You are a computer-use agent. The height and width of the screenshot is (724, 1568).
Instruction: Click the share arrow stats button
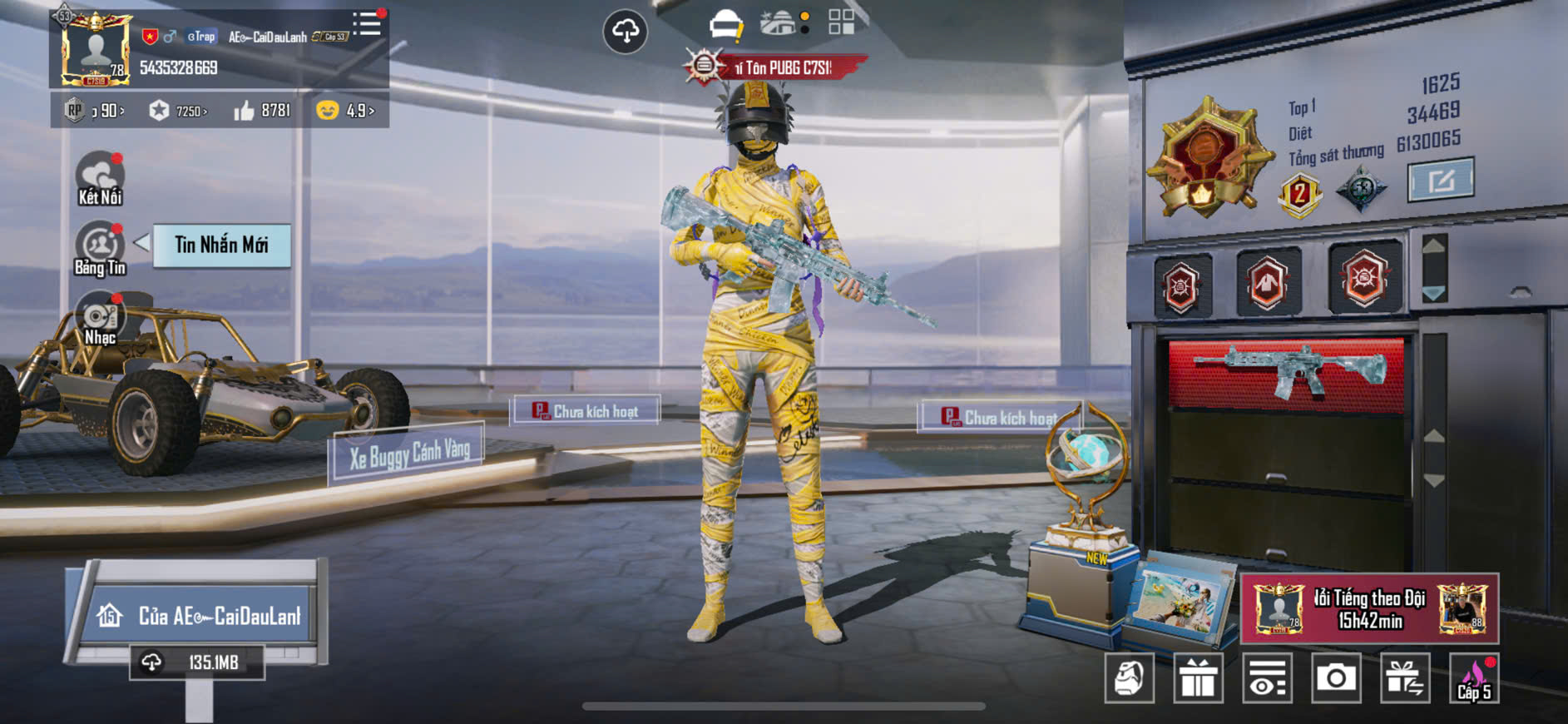[x=1440, y=180]
